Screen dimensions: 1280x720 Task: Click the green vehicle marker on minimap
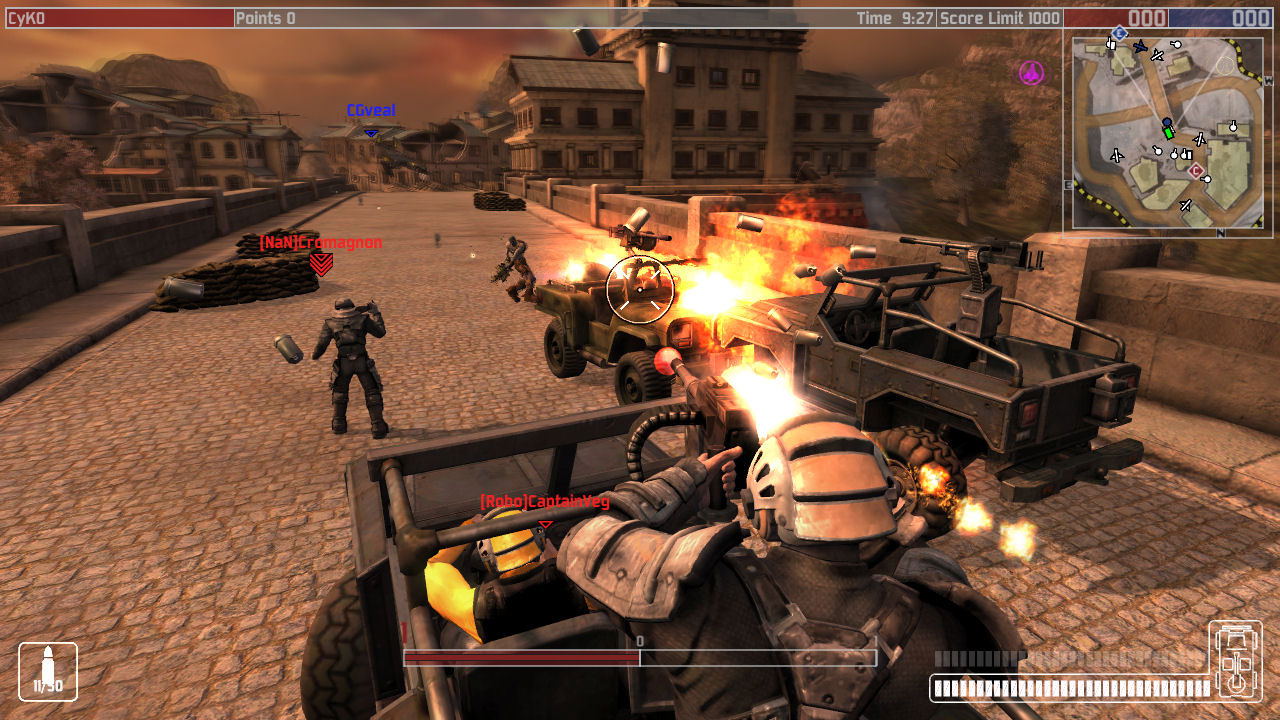coord(1168,133)
